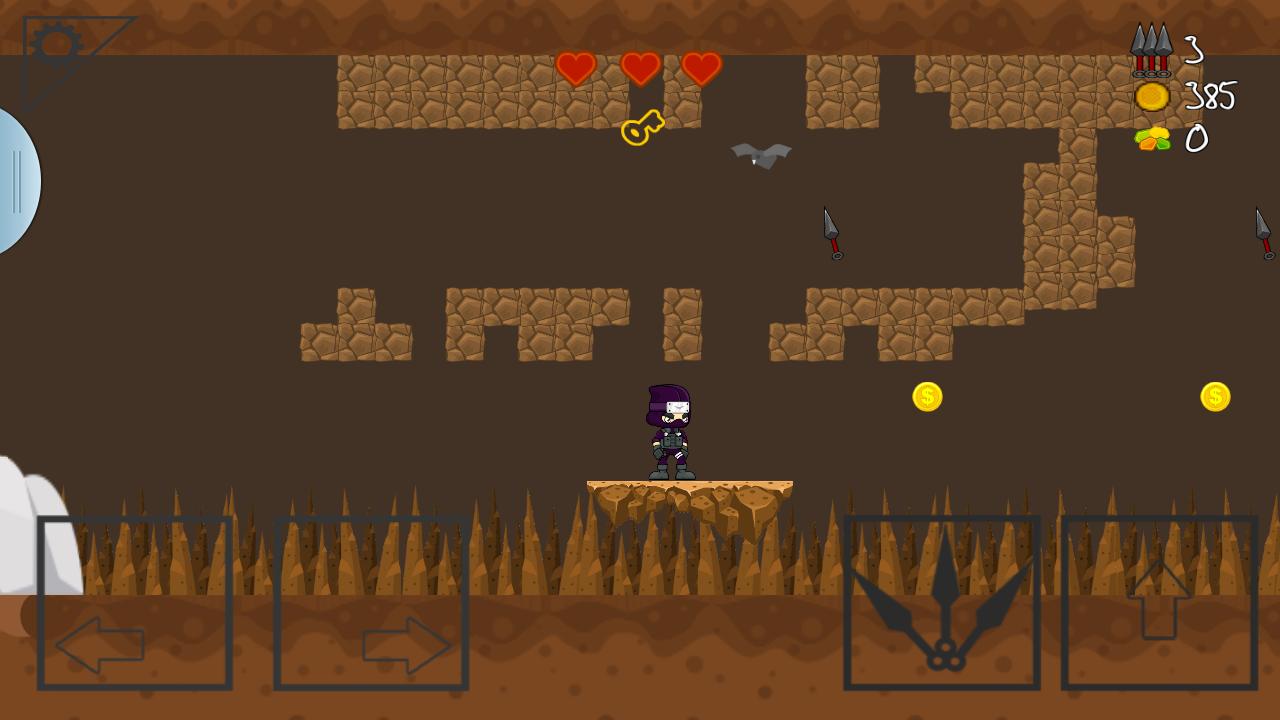Screen dimensions: 1280x720
Task: Click the first red heart
Action: 575,69
